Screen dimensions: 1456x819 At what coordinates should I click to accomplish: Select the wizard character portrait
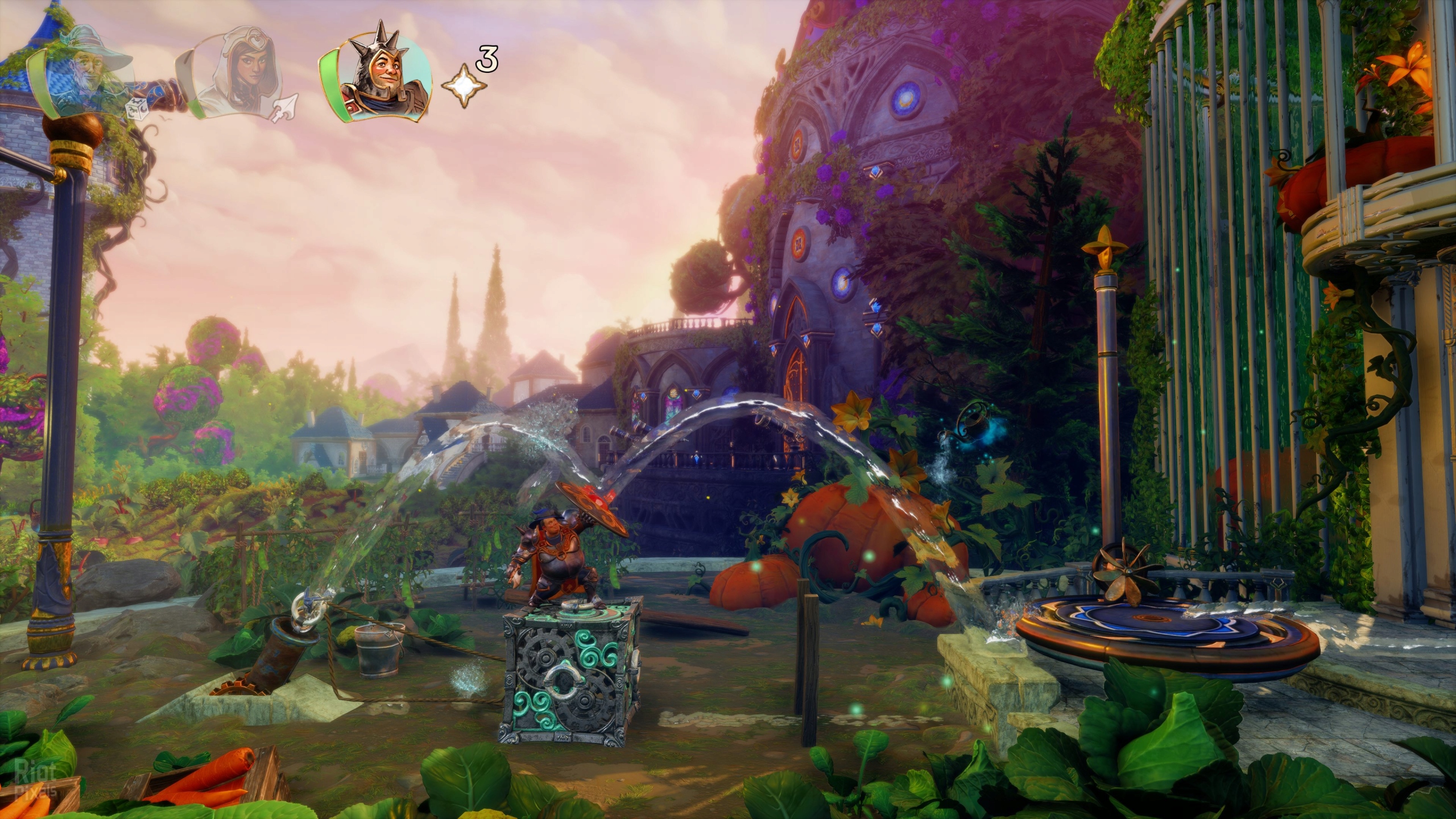85,85
